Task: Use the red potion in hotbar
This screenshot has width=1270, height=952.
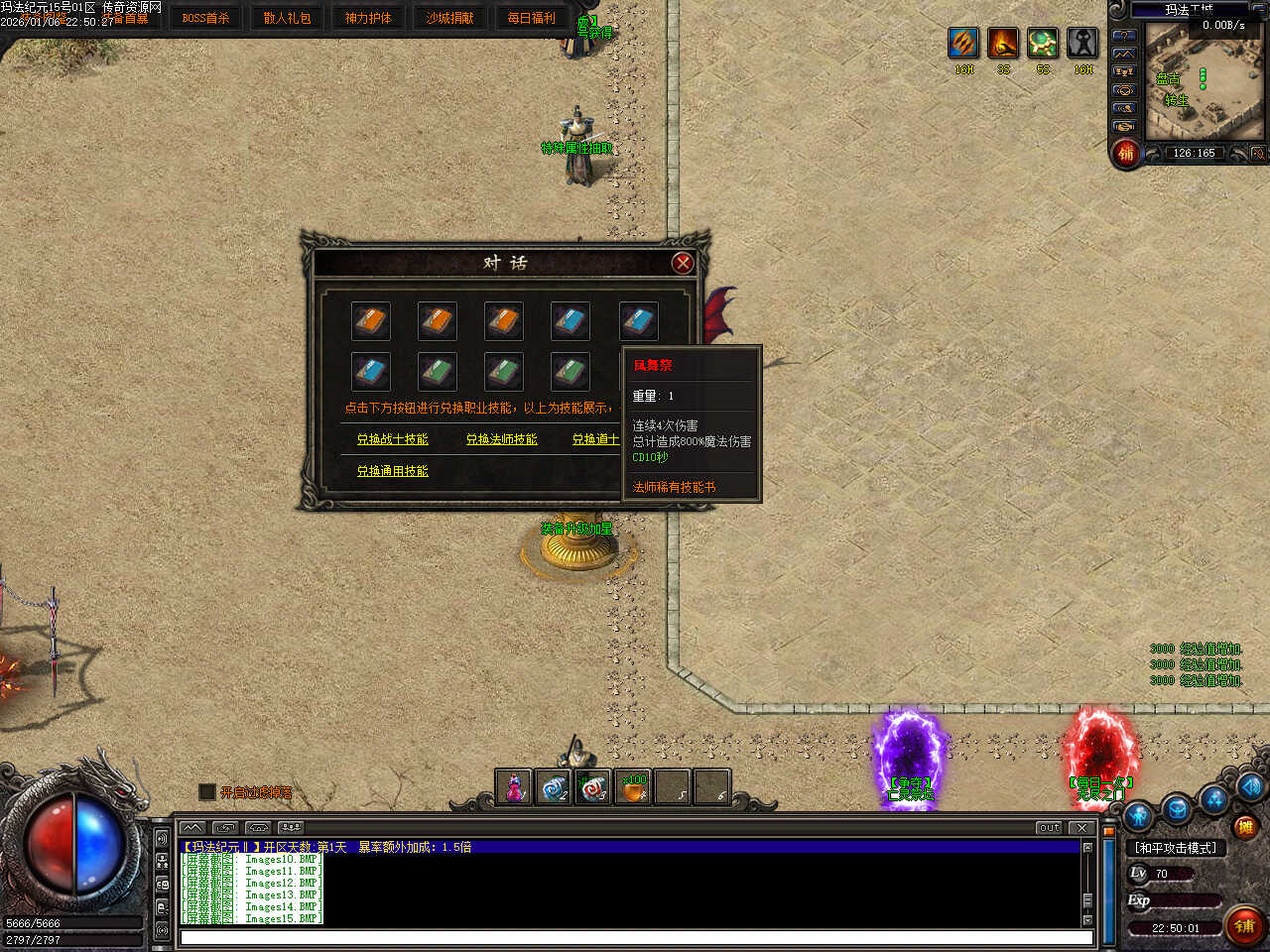Action: coord(514,788)
